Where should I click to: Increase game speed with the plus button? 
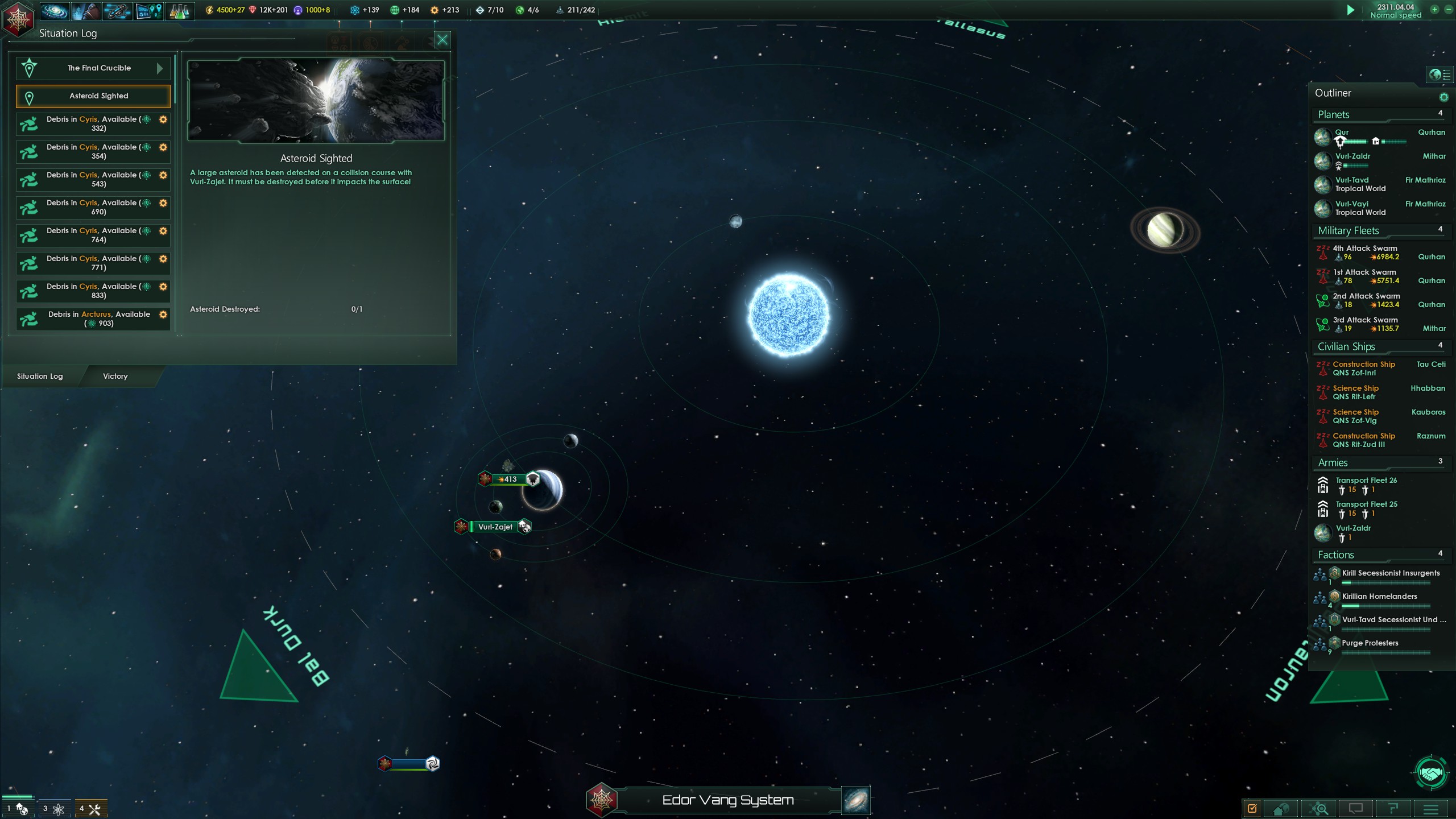point(1434,10)
